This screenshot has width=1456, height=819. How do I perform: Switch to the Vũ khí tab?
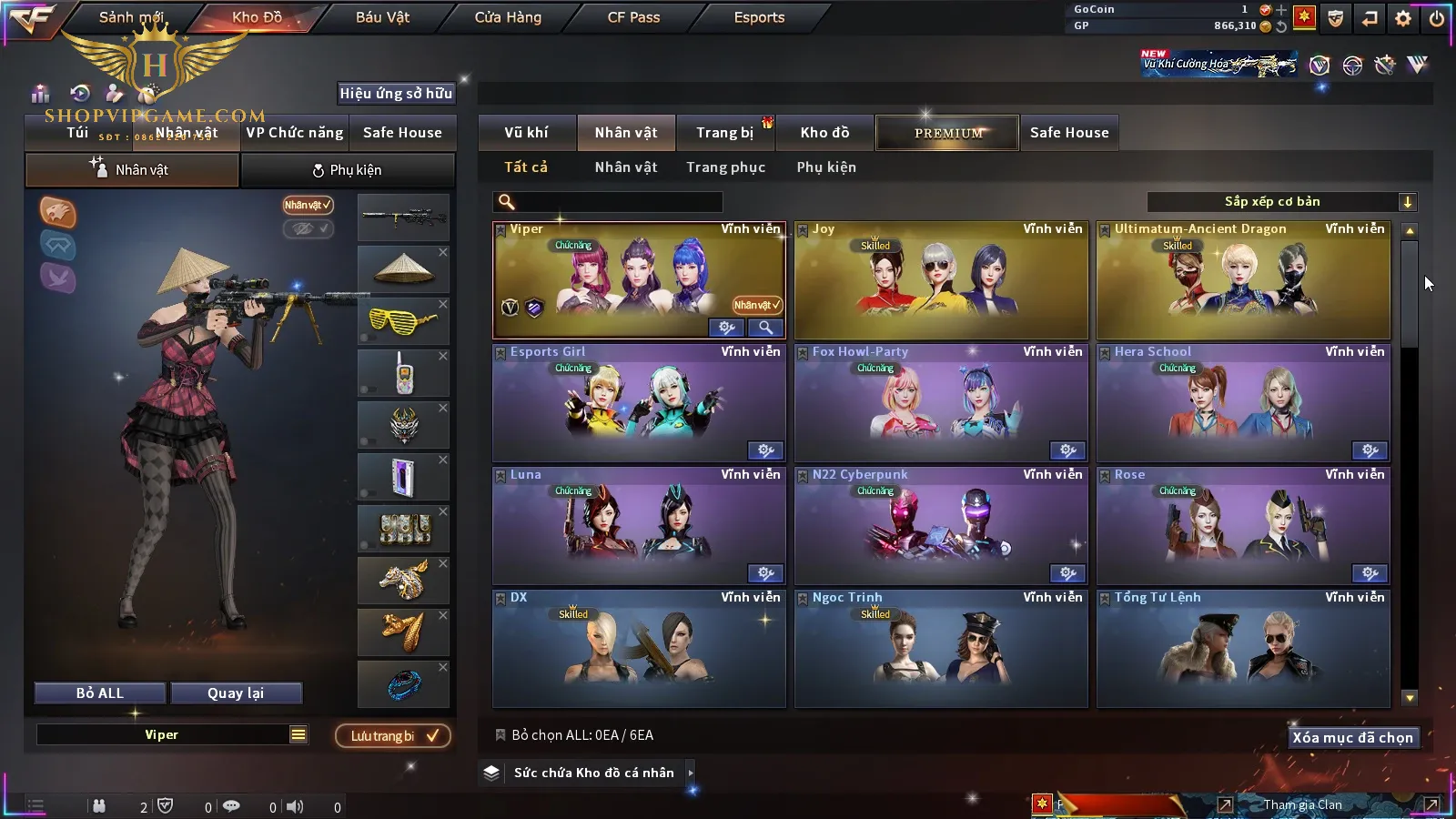tap(526, 133)
